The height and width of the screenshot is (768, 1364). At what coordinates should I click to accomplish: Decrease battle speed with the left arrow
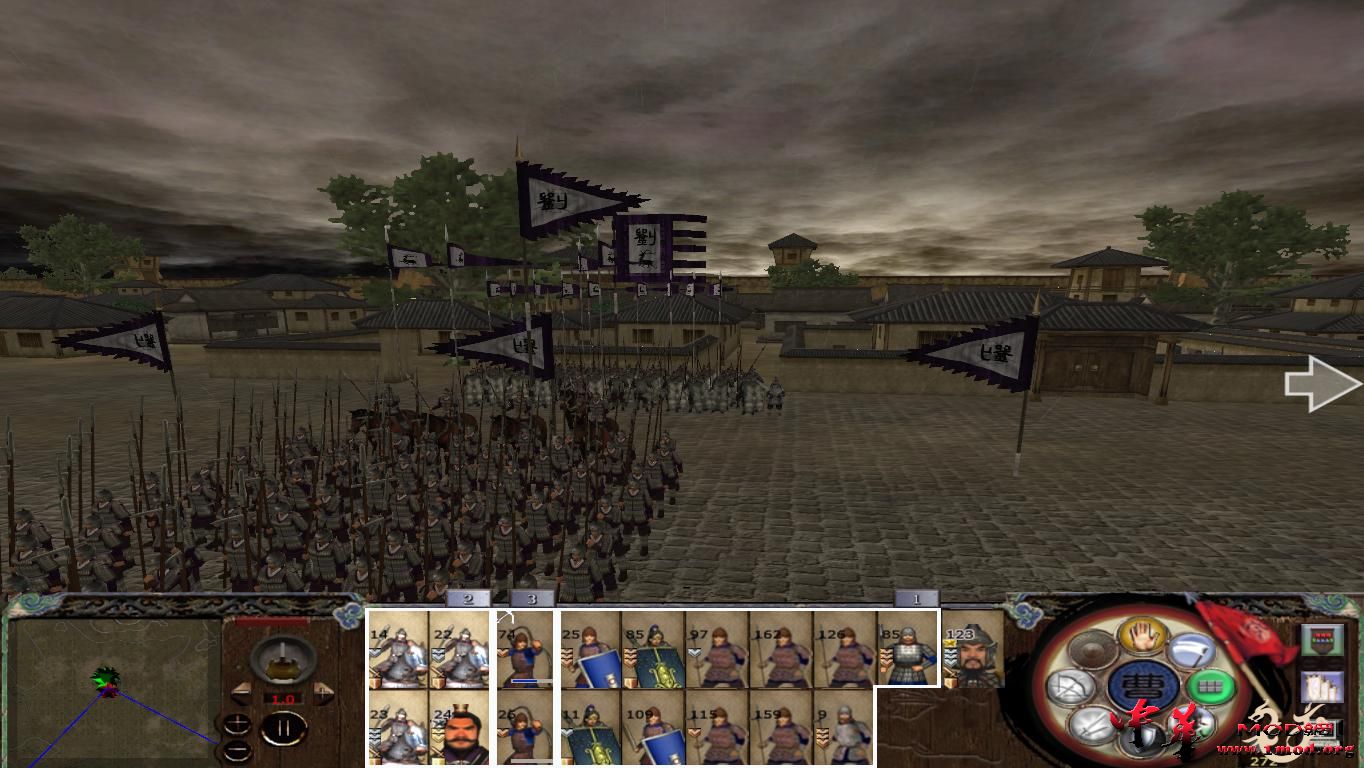(x=241, y=691)
